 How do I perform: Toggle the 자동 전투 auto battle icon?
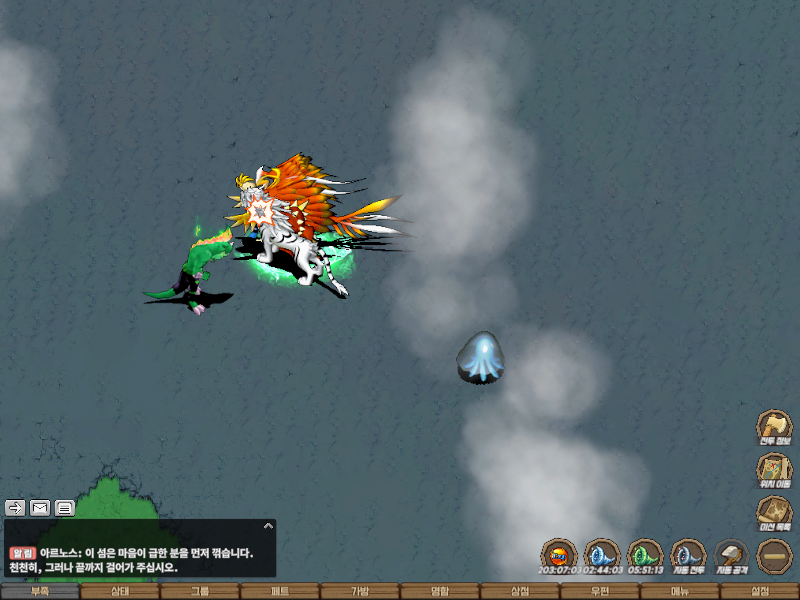pyautogui.click(x=688, y=555)
